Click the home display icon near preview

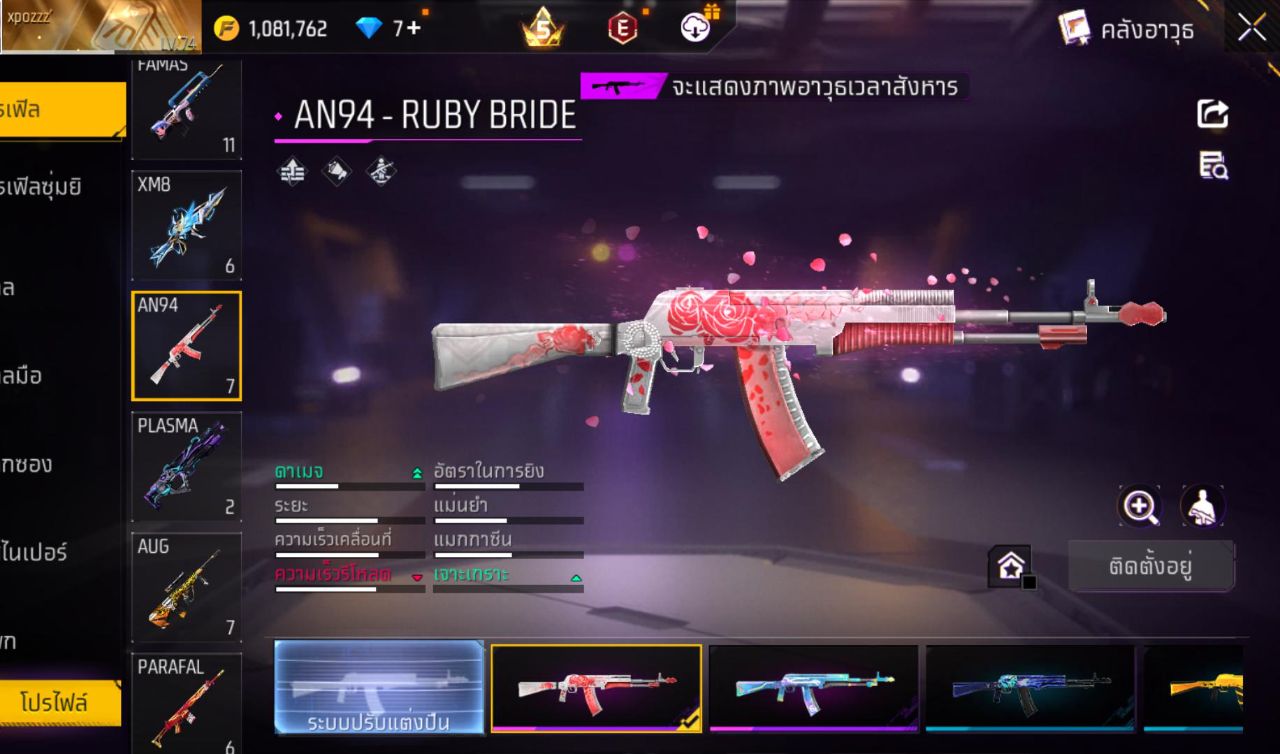click(x=1009, y=566)
